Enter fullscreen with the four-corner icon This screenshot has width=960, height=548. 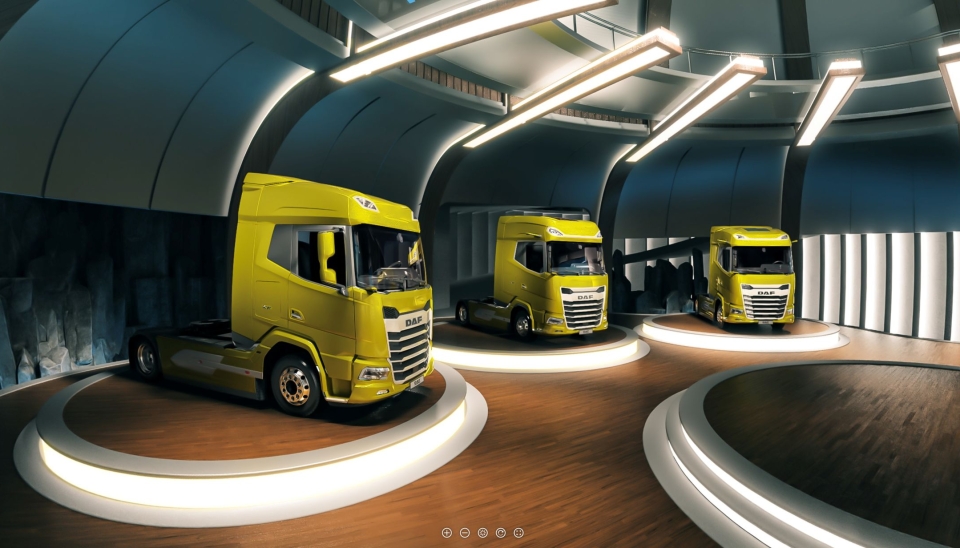pyautogui.click(x=519, y=533)
